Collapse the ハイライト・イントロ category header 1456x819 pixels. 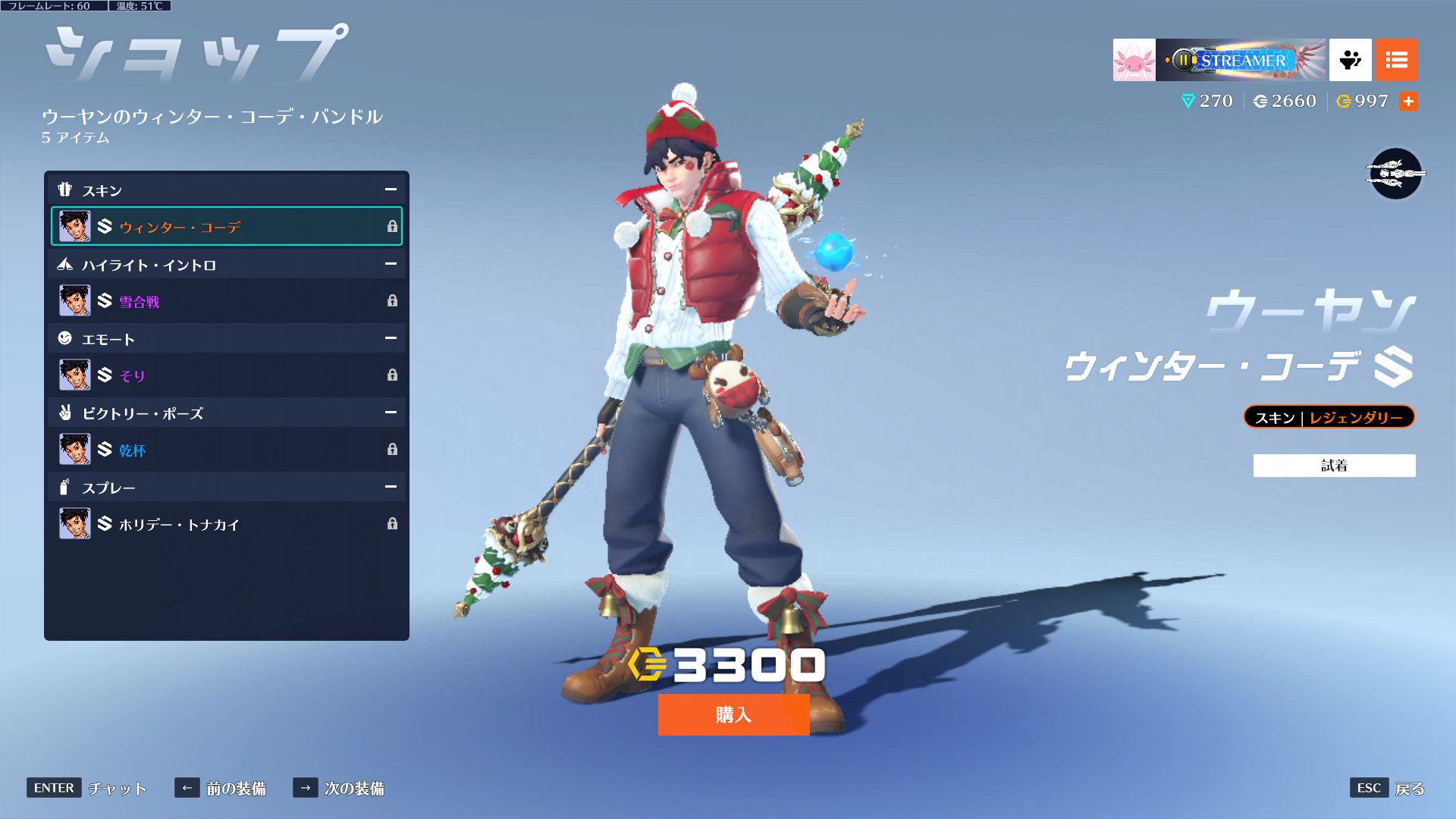tap(391, 264)
